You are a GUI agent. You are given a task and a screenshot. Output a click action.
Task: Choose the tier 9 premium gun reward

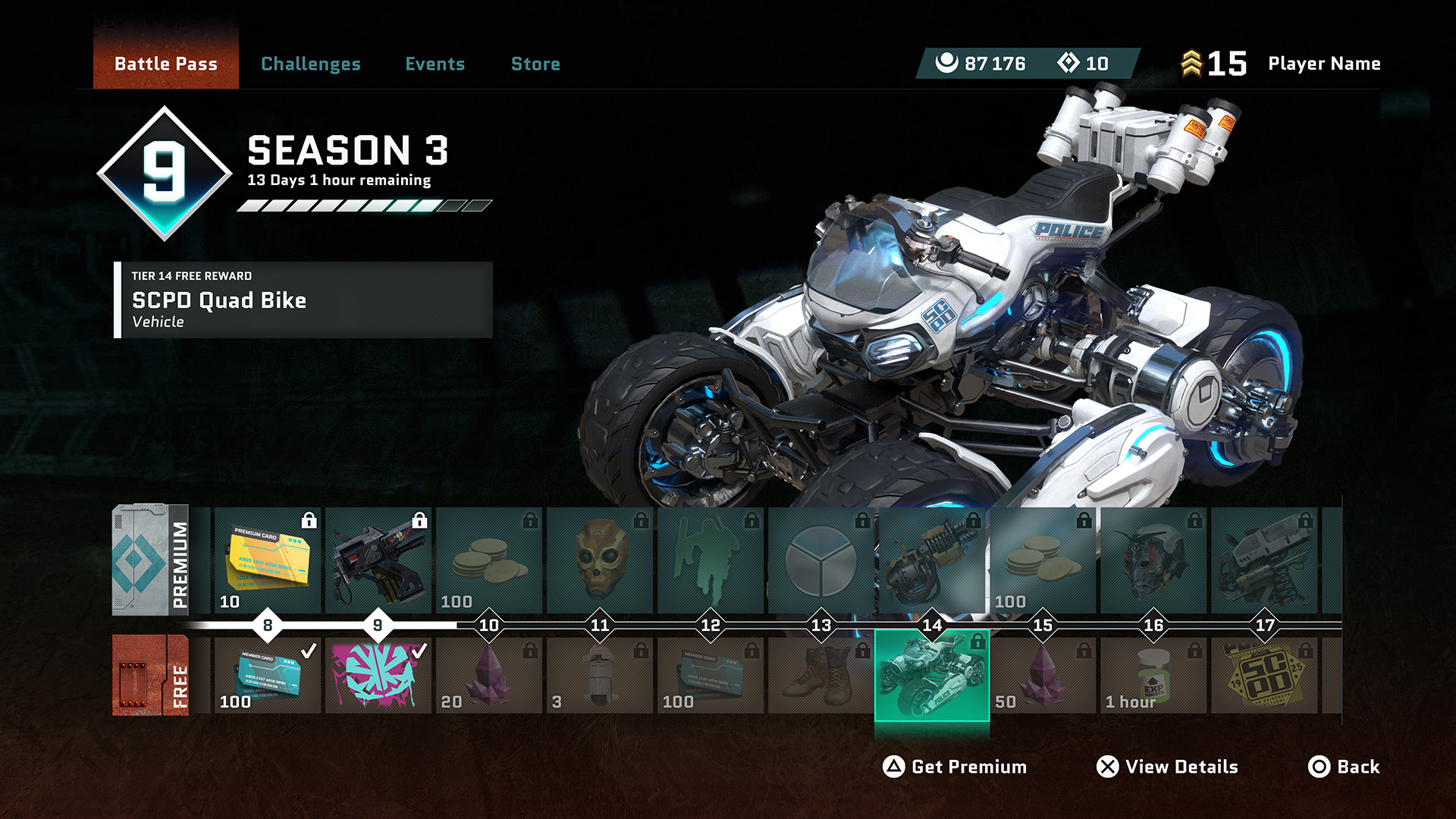[x=378, y=560]
